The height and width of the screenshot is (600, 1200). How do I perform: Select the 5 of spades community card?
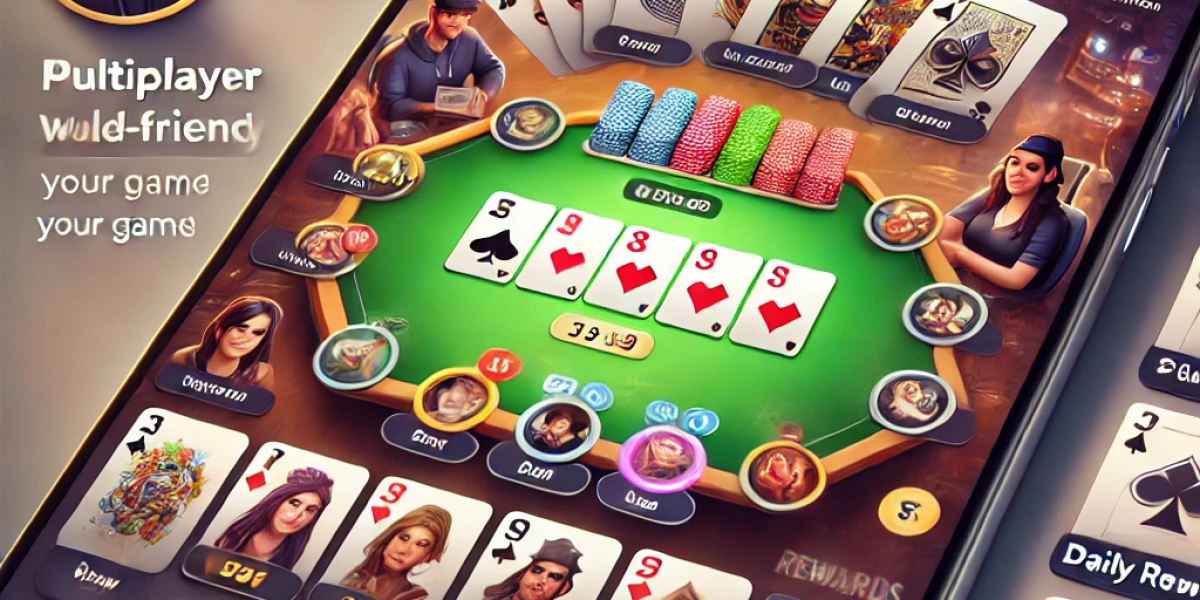coord(498,238)
